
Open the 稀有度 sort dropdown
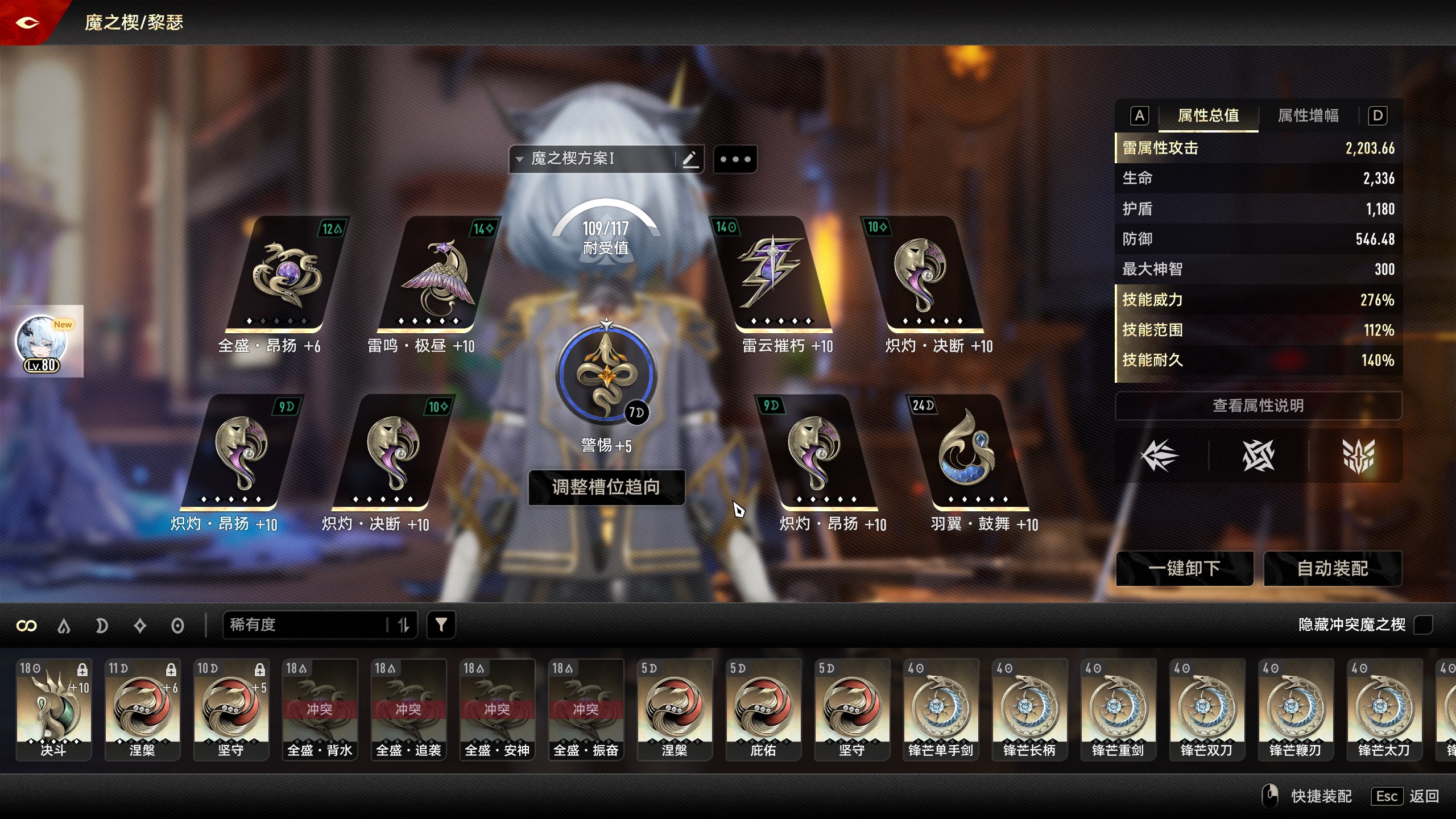307,625
